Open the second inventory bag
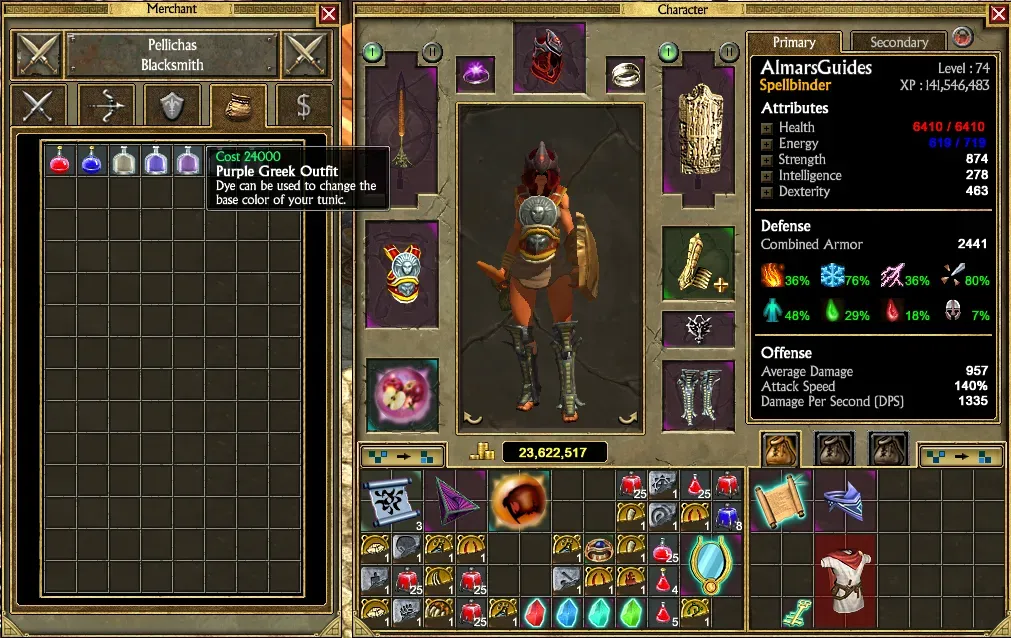1011x638 pixels. (833, 451)
